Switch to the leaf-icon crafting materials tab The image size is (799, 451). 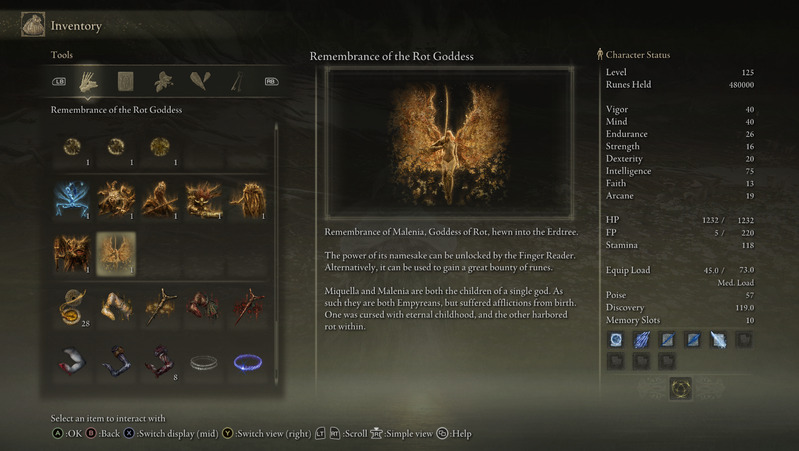[x=163, y=81]
